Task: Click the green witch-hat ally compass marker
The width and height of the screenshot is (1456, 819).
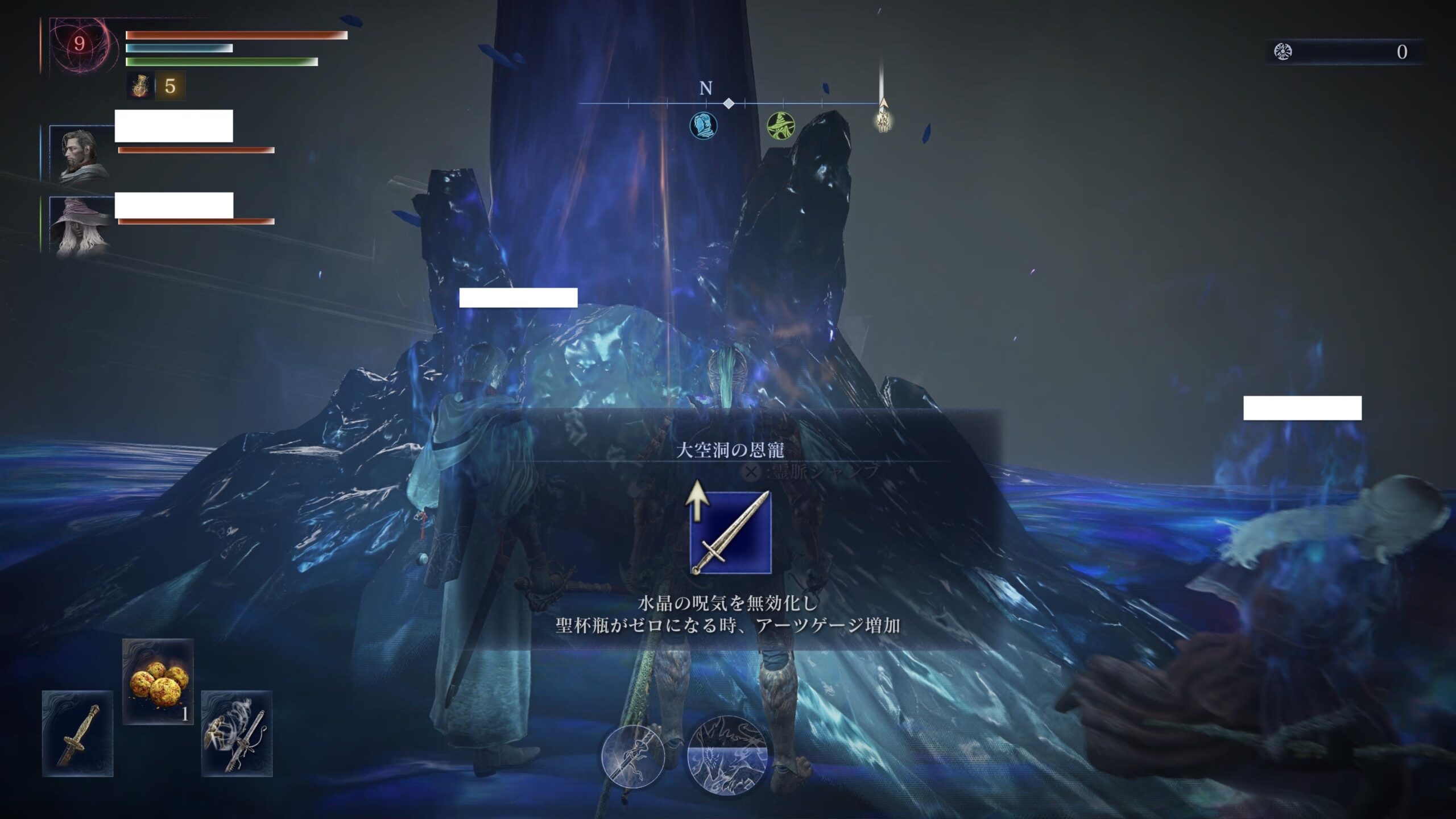Action: tap(780, 125)
